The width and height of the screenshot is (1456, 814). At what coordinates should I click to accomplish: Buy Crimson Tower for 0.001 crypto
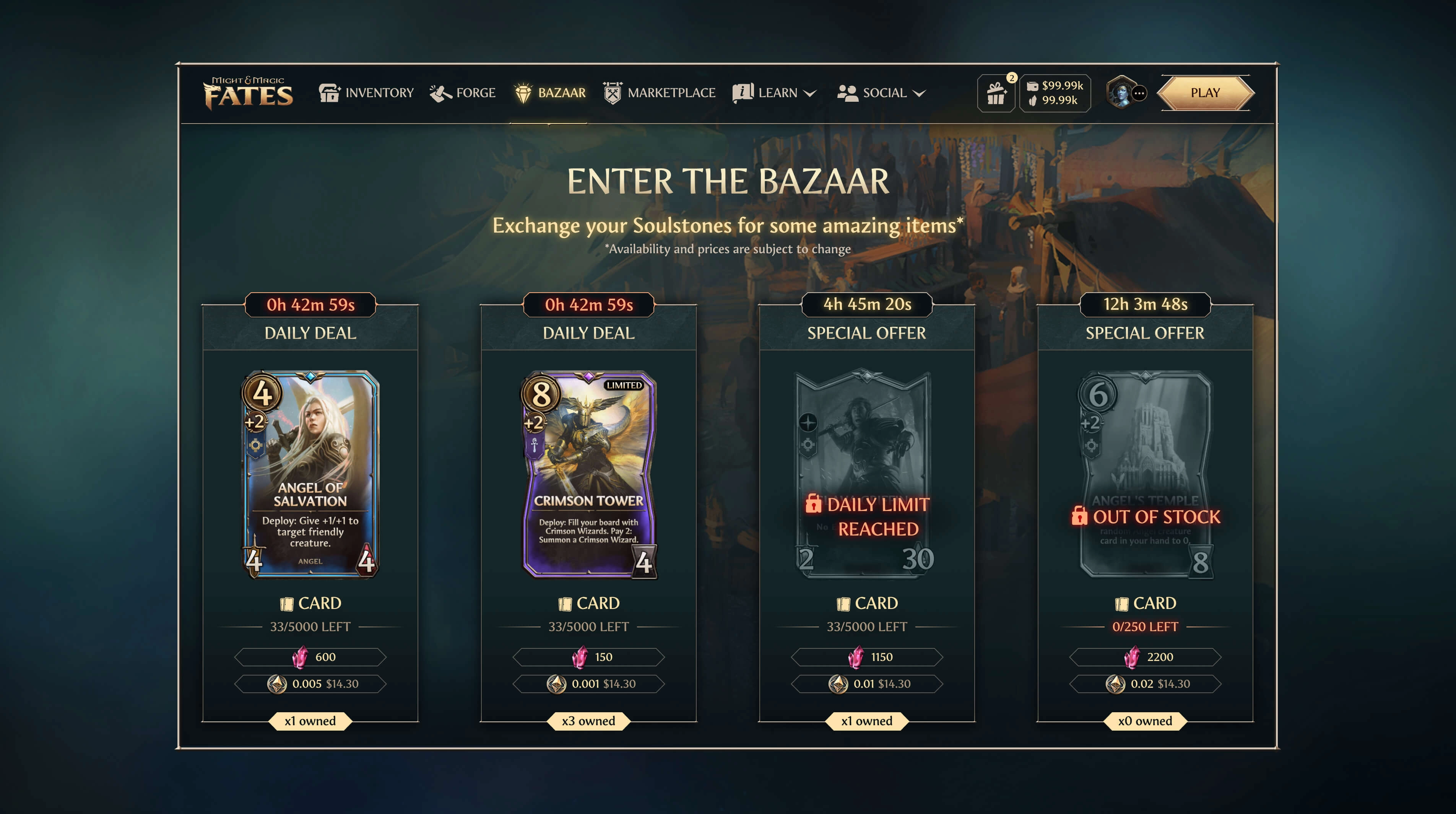click(x=588, y=684)
